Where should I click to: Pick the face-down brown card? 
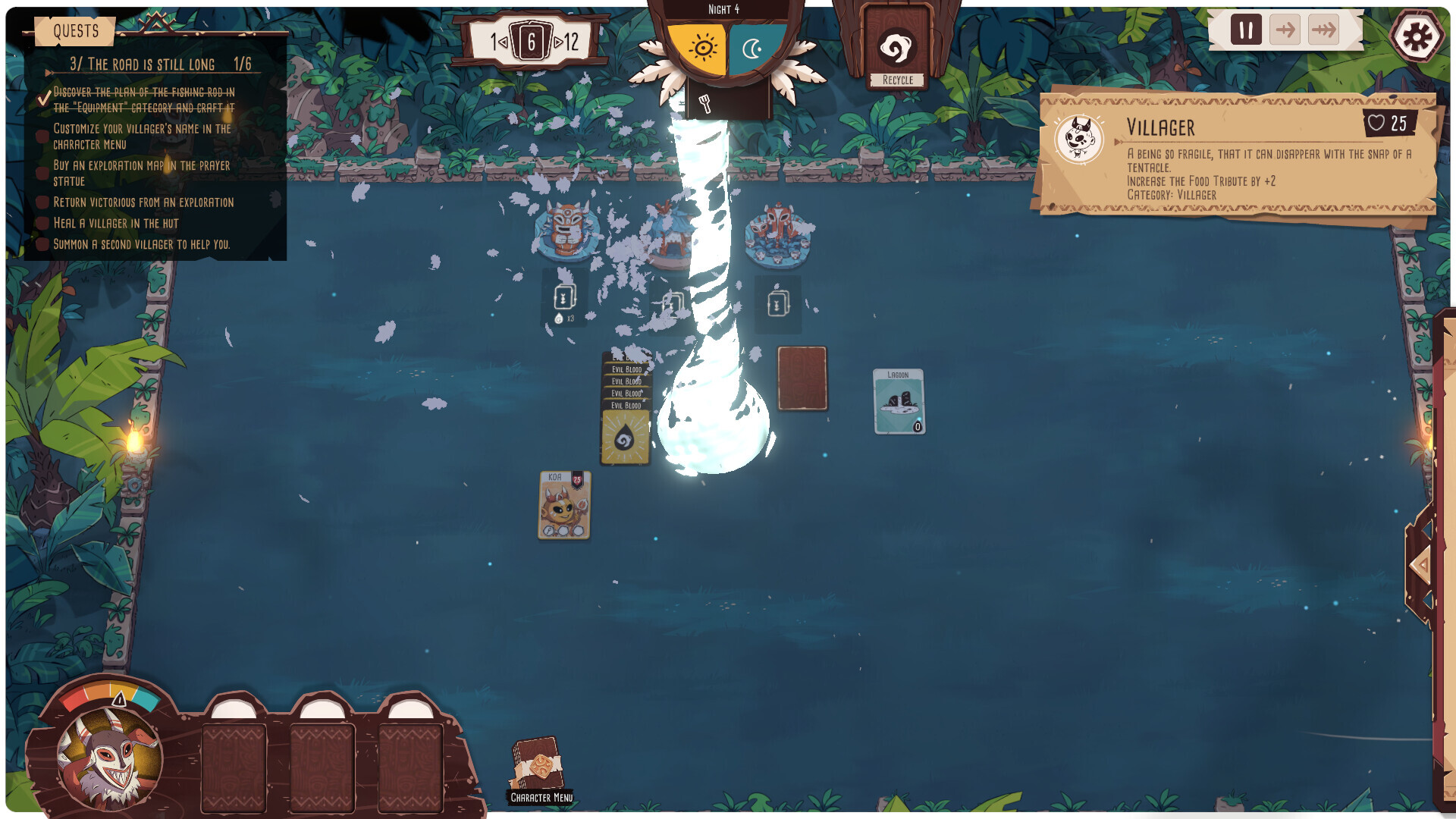[802, 378]
